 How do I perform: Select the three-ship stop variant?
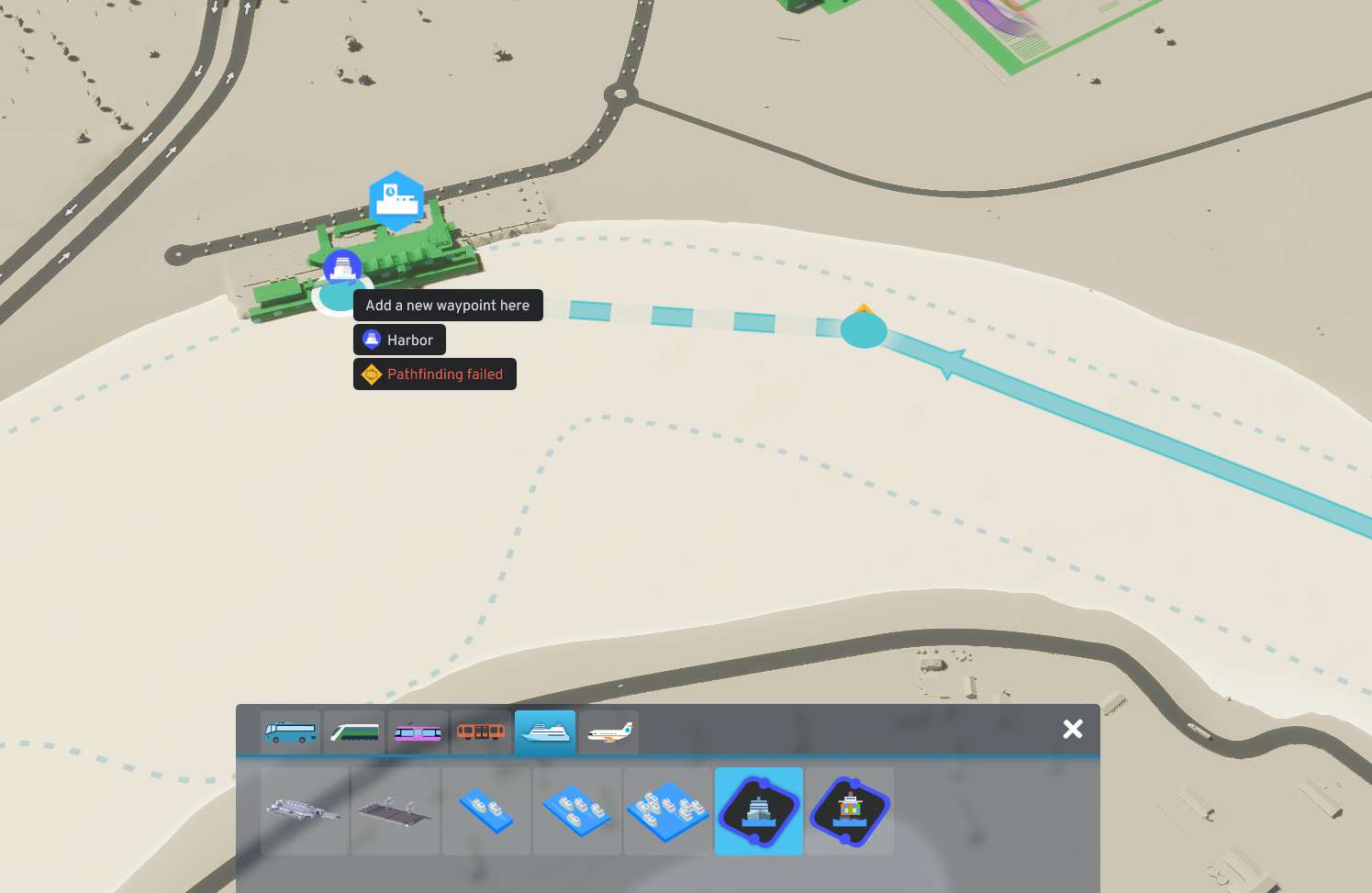click(x=577, y=811)
